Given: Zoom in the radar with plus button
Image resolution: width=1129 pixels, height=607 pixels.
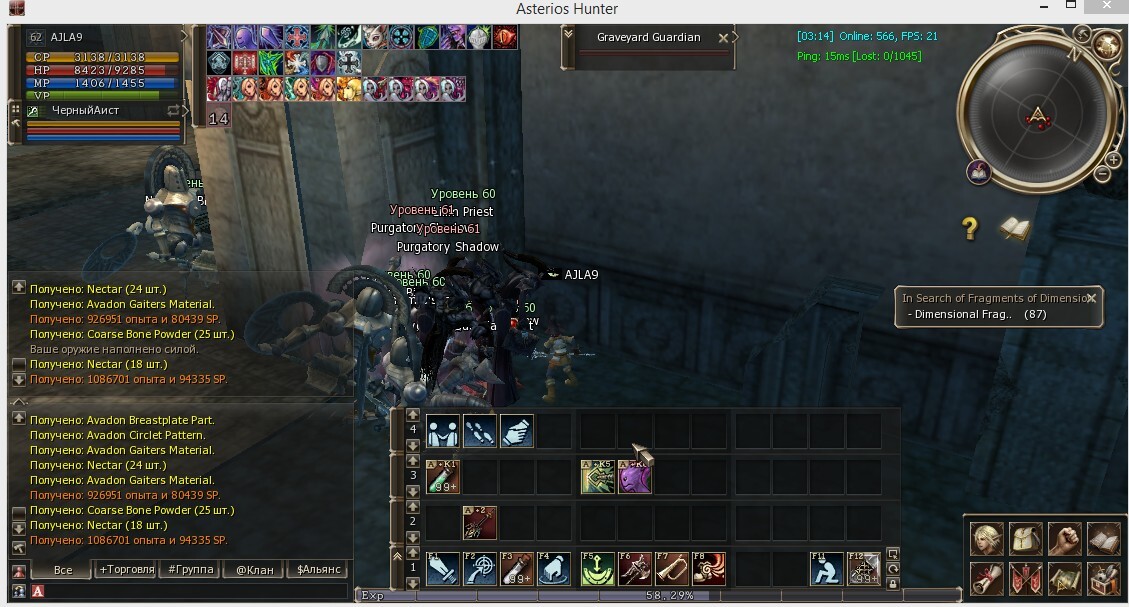Looking at the screenshot, I should click(1113, 160).
